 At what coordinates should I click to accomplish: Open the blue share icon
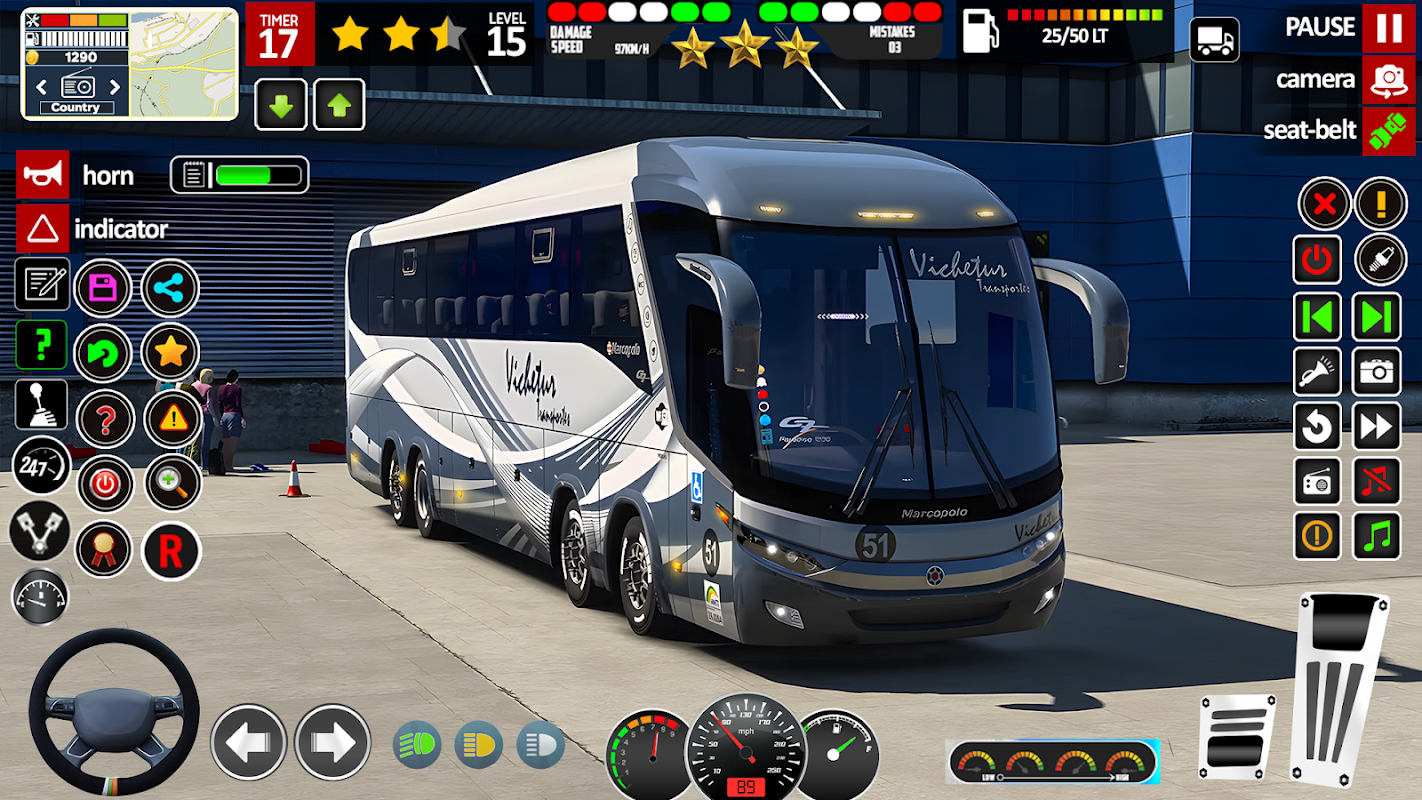click(170, 289)
